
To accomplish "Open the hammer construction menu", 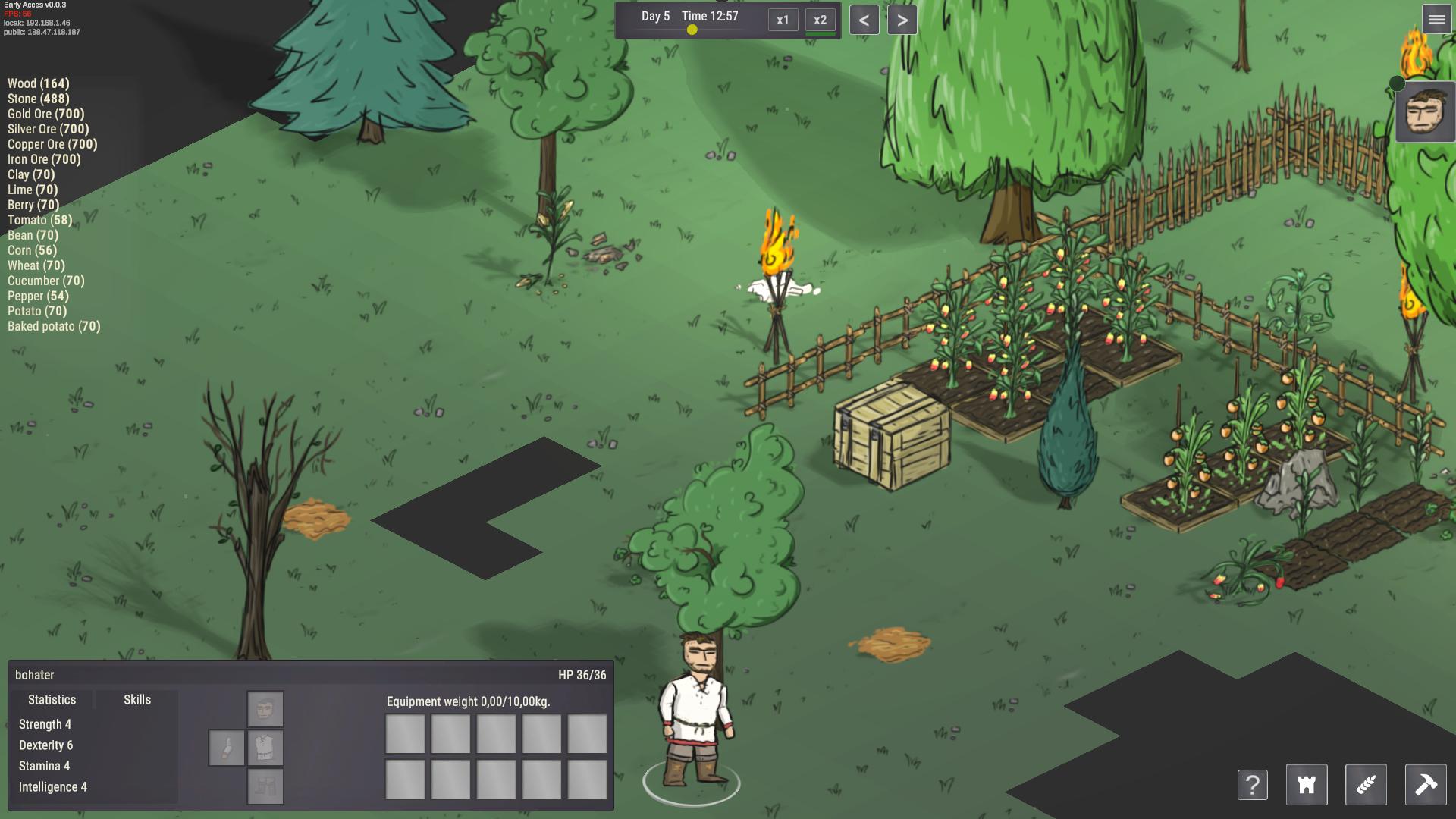I will [x=1425, y=785].
